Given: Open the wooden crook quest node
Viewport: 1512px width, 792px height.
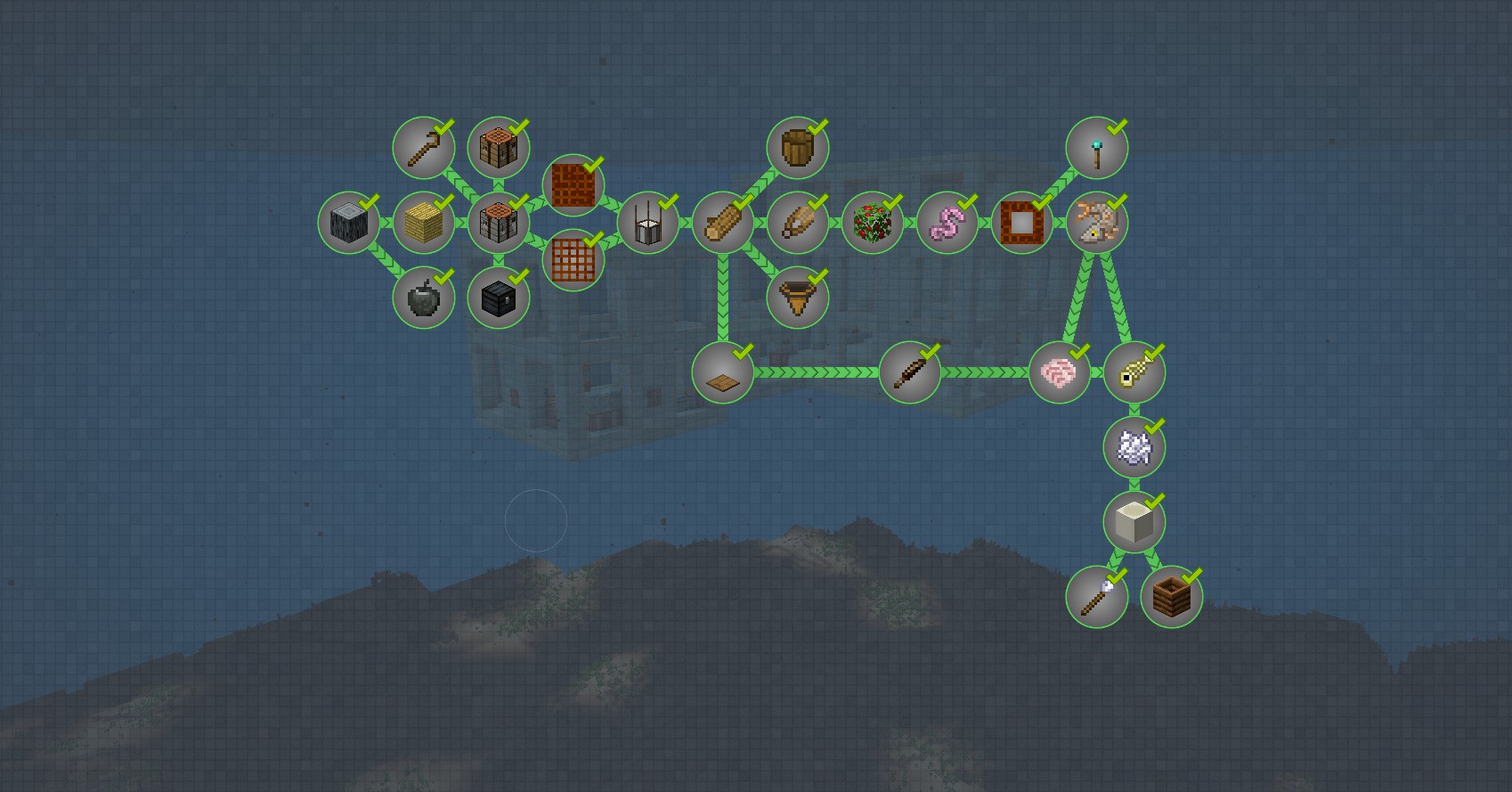Looking at the screenshot, I should (424, 148).
